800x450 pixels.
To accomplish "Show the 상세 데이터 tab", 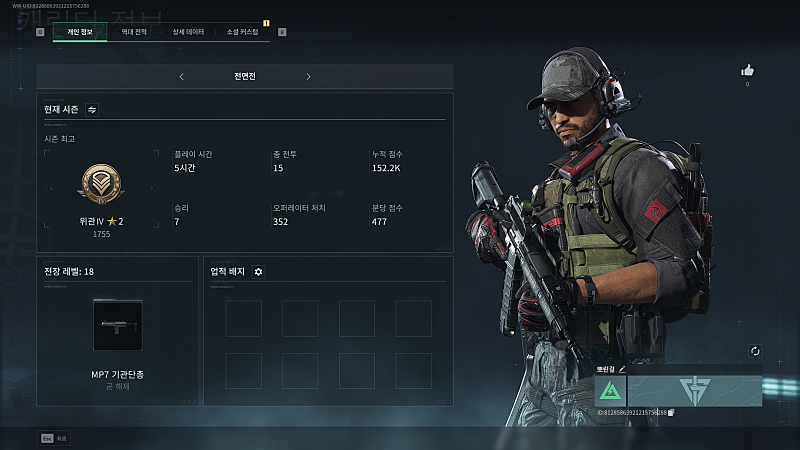I will click(188, 32).
